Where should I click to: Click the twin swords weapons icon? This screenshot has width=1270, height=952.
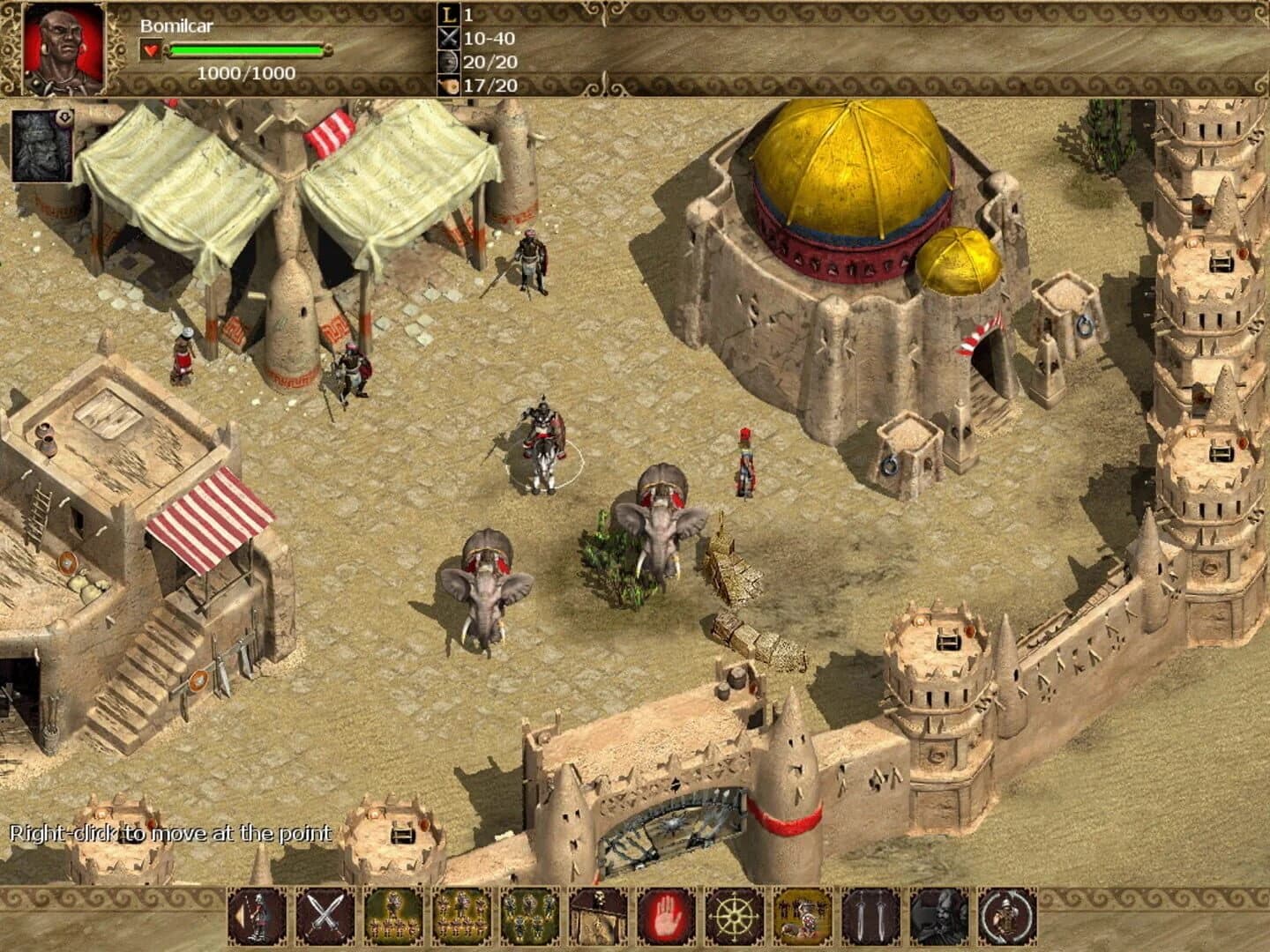[870, 921]
